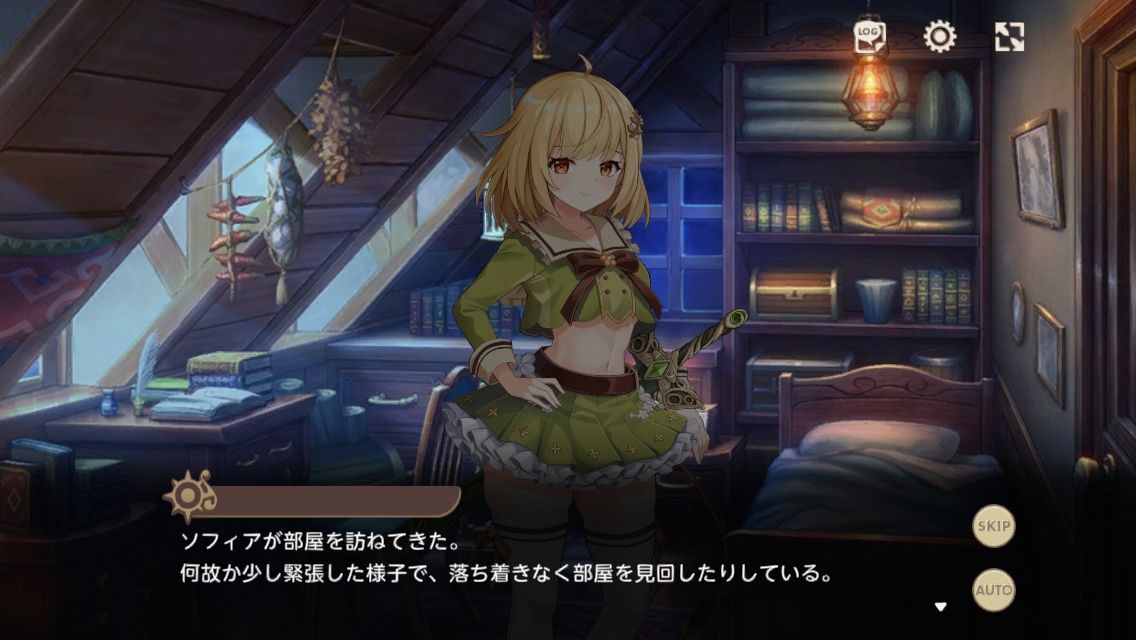
Task: Enable AUTO dialogue advance
Action: (x=994, y=589)
